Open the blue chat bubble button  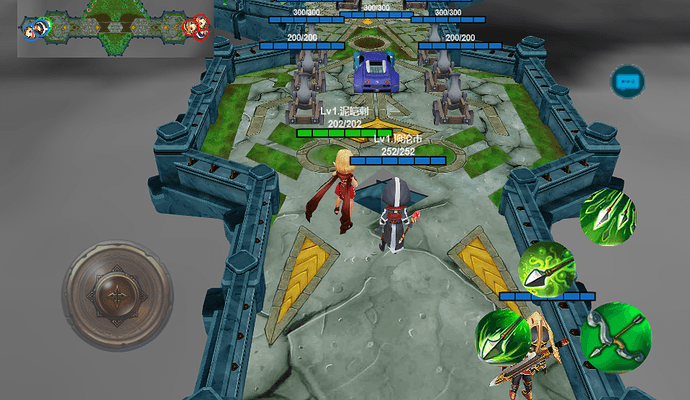click(x=628, y=81)
